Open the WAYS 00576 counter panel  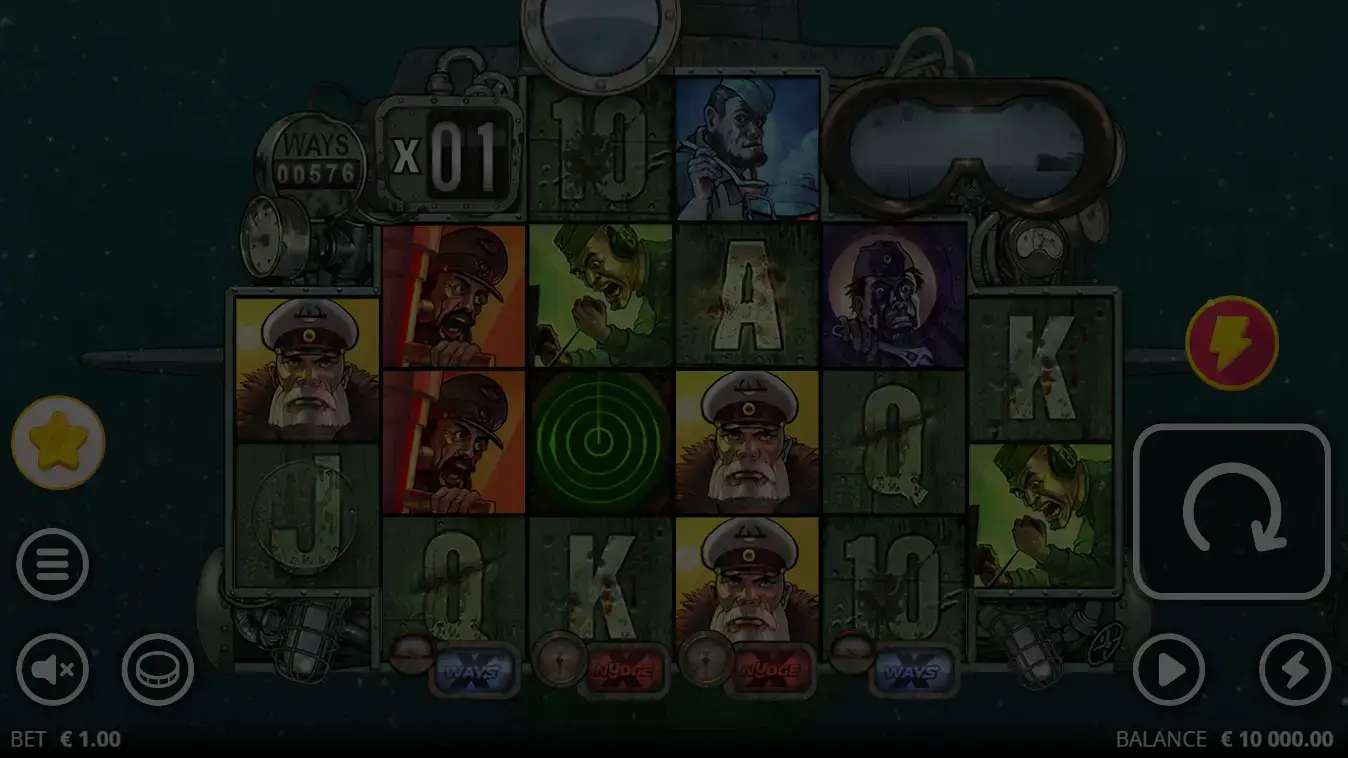[x=317, y=157]
